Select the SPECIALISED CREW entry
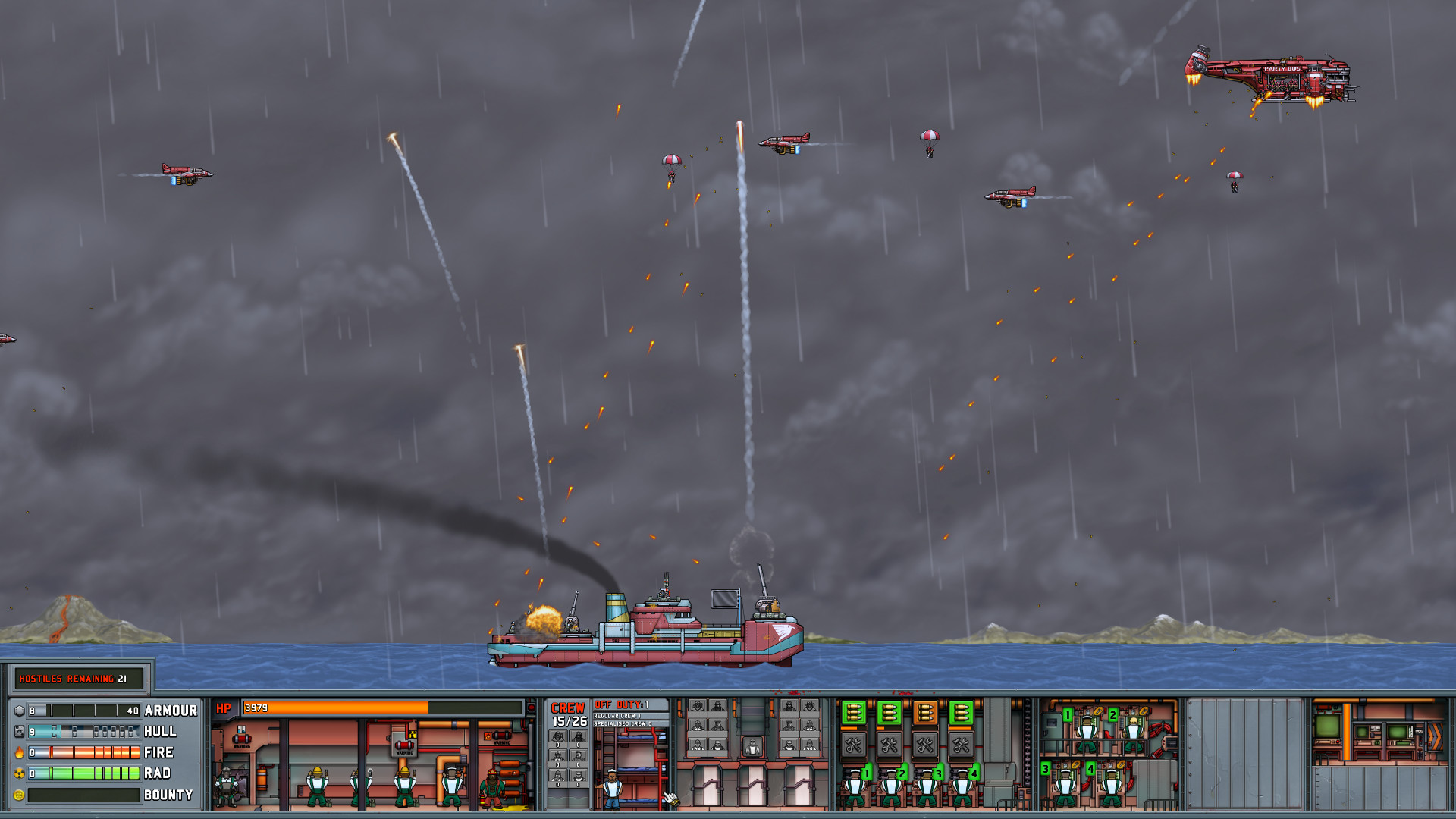This screenshot has height=819, width=1456. [623, 724]
